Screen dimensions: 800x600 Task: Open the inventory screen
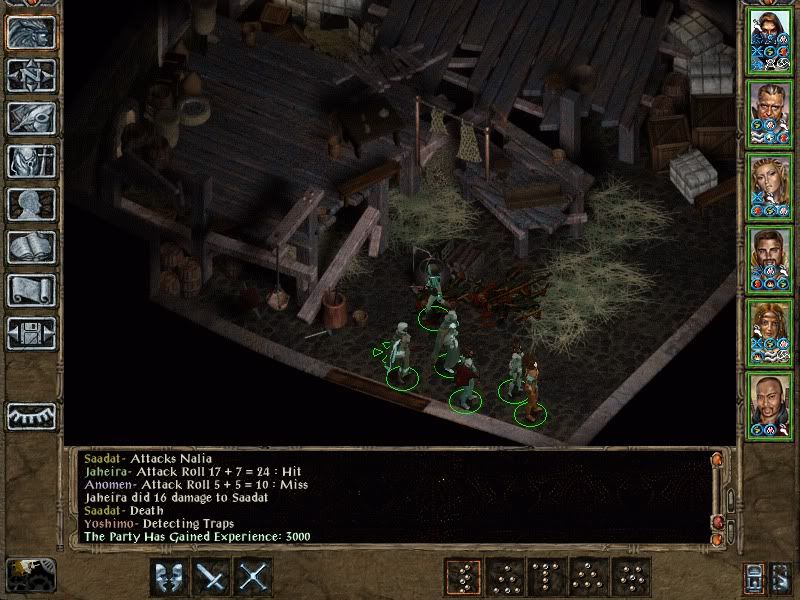pos(31,161)
